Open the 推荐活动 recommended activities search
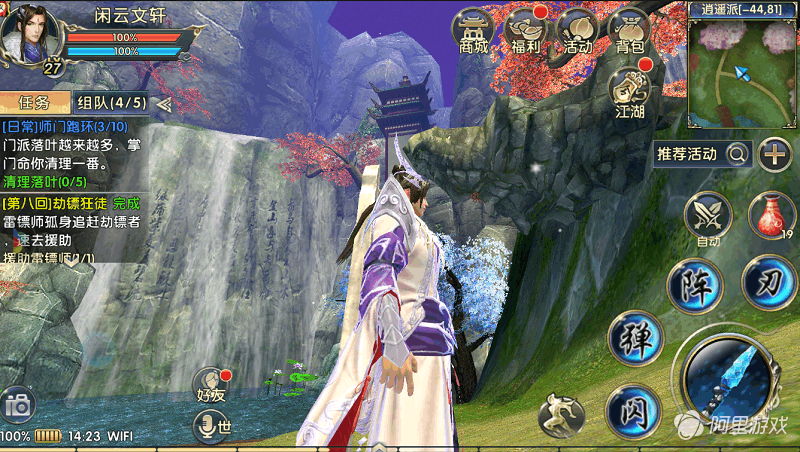The width and height of the screenshot is (800, 452). 702,154
